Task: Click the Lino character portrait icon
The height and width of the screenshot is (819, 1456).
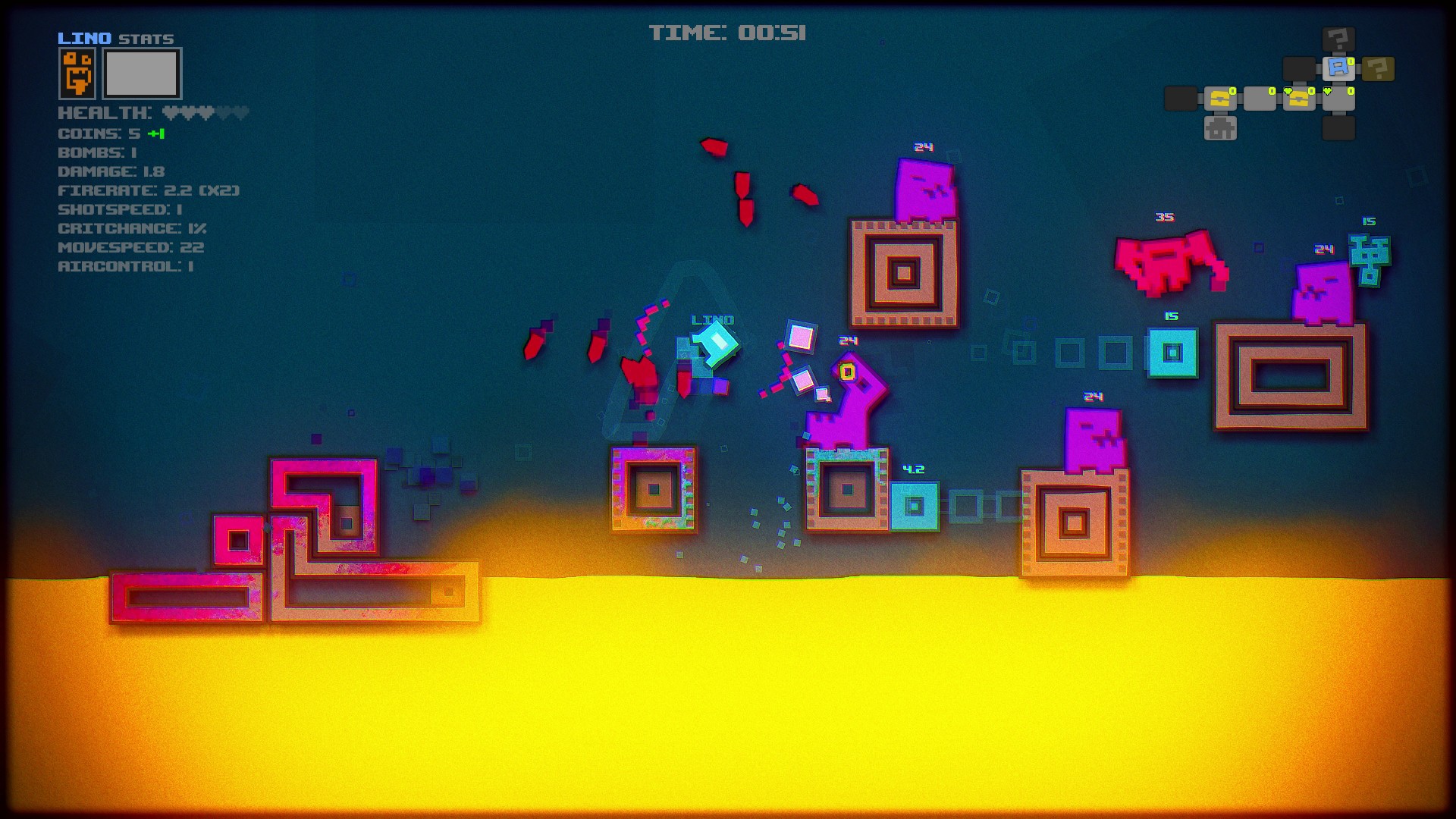Action: pos(77,73)
